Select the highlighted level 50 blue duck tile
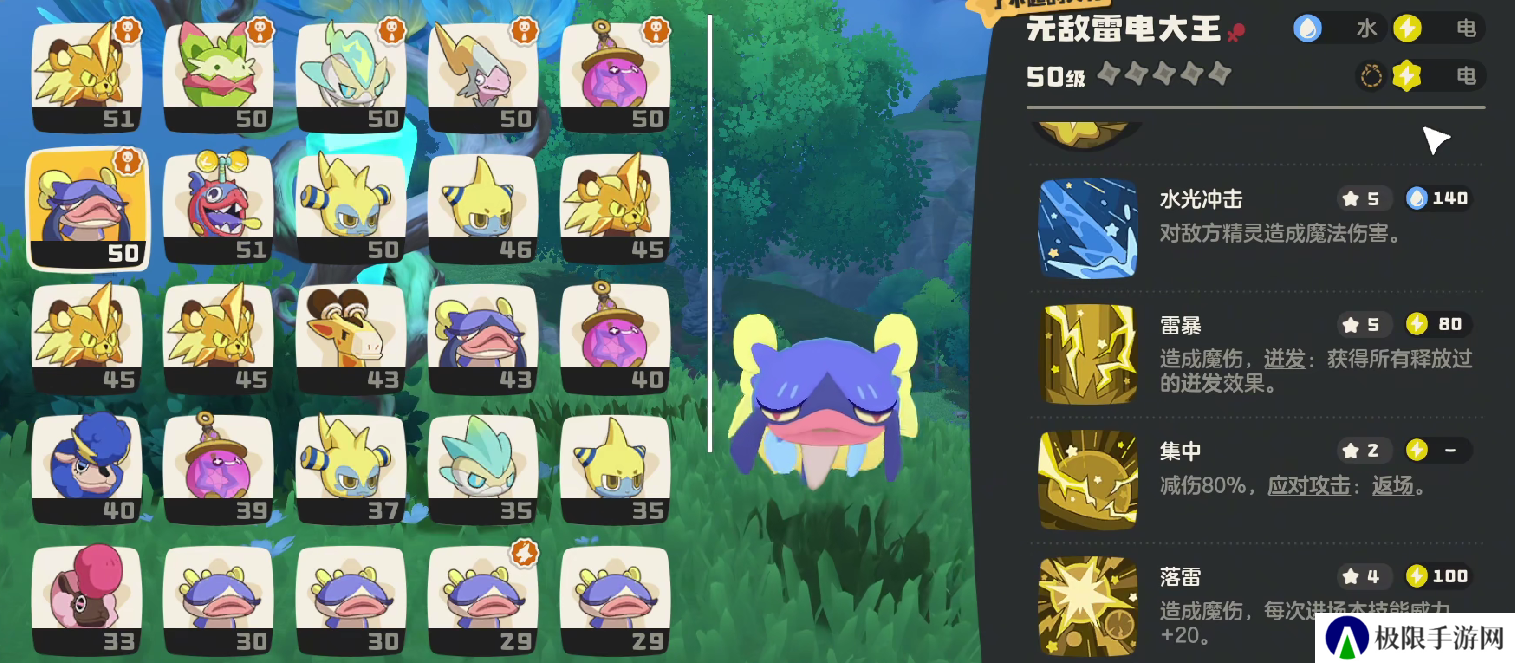Image resolution: width=1515 pixels, height=663 pixels. (87, 208)
